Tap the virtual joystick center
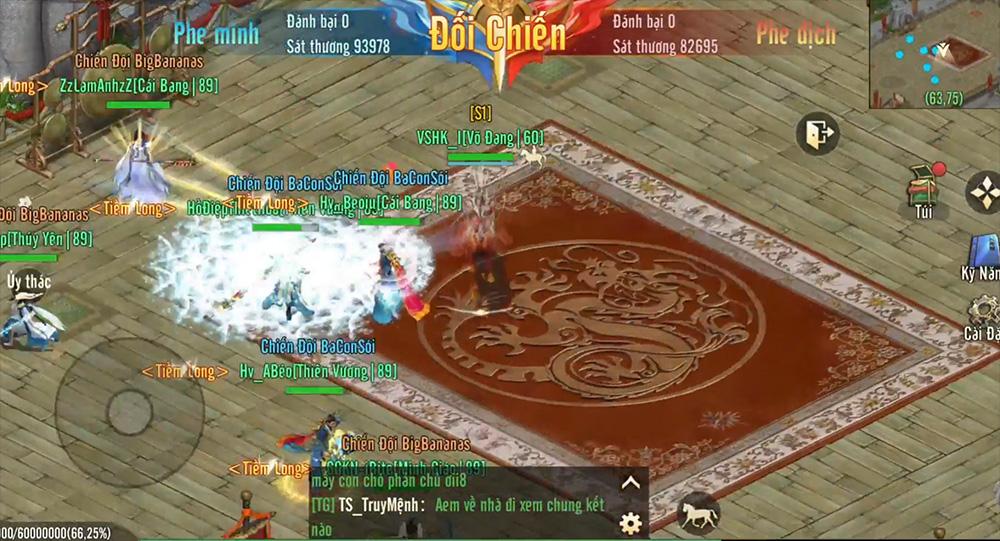1000x541 pixels. [129, 411]
